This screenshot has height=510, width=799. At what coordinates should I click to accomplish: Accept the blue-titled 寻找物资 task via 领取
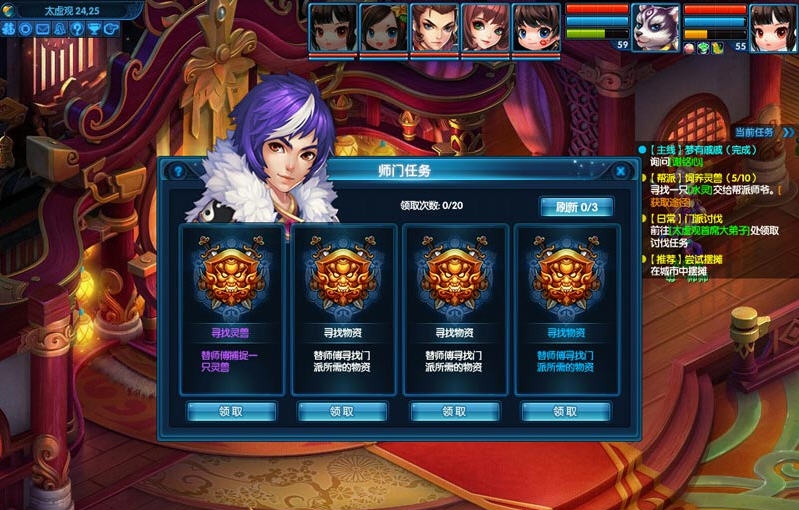click(x=566, y=411)
